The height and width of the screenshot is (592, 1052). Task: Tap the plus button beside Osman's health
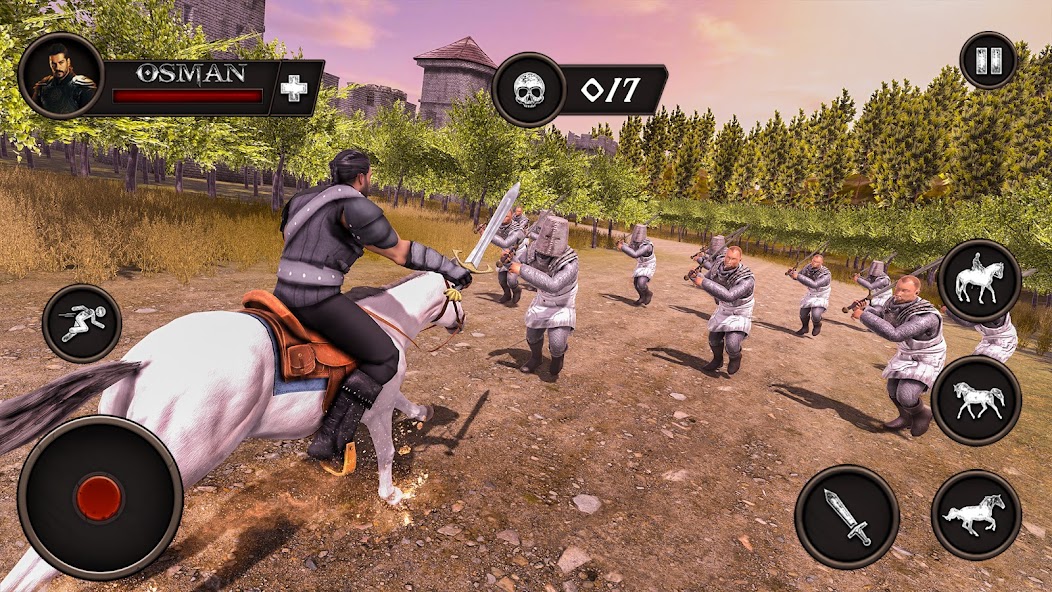click(x=294, y=88)
